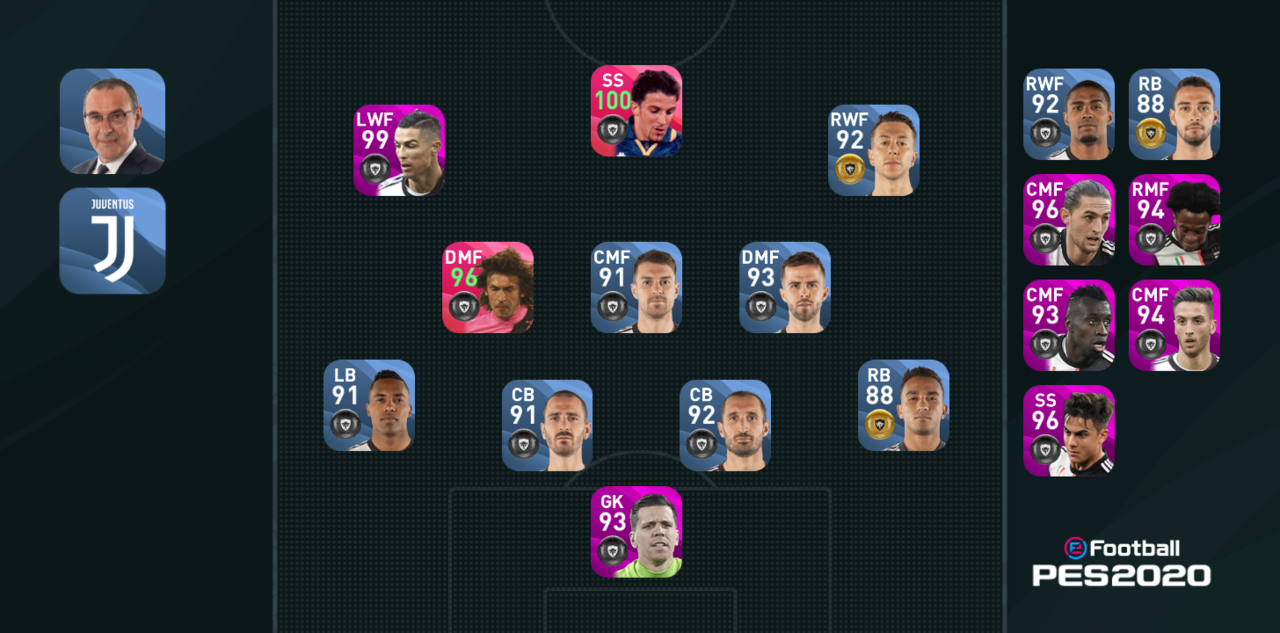Pick the starting RWF 92 card on the pitch

[x=873, y=150]
